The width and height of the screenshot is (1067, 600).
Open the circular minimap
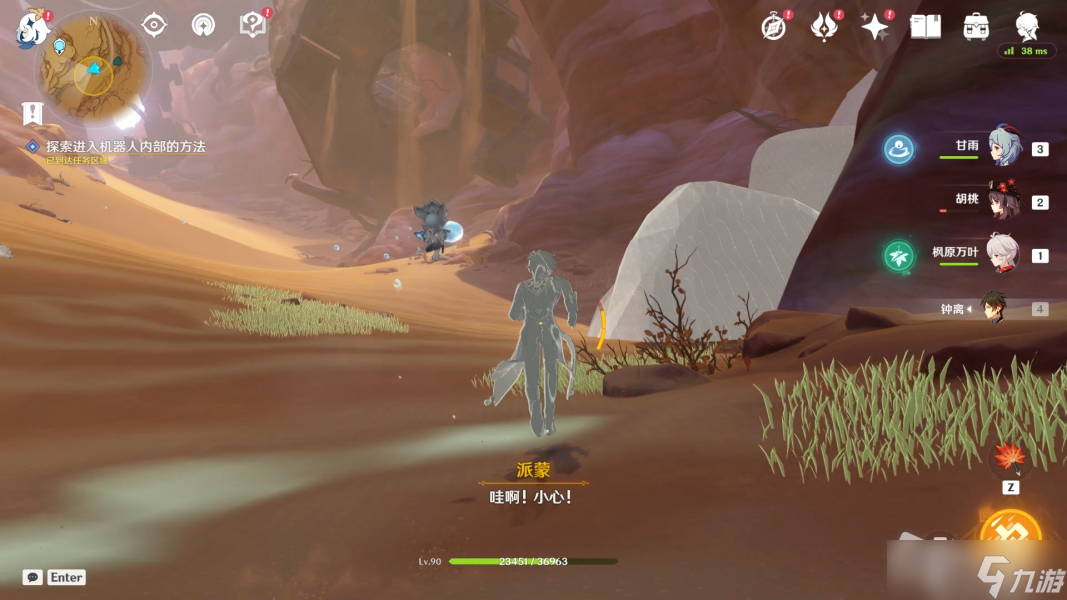coord(93,68)
